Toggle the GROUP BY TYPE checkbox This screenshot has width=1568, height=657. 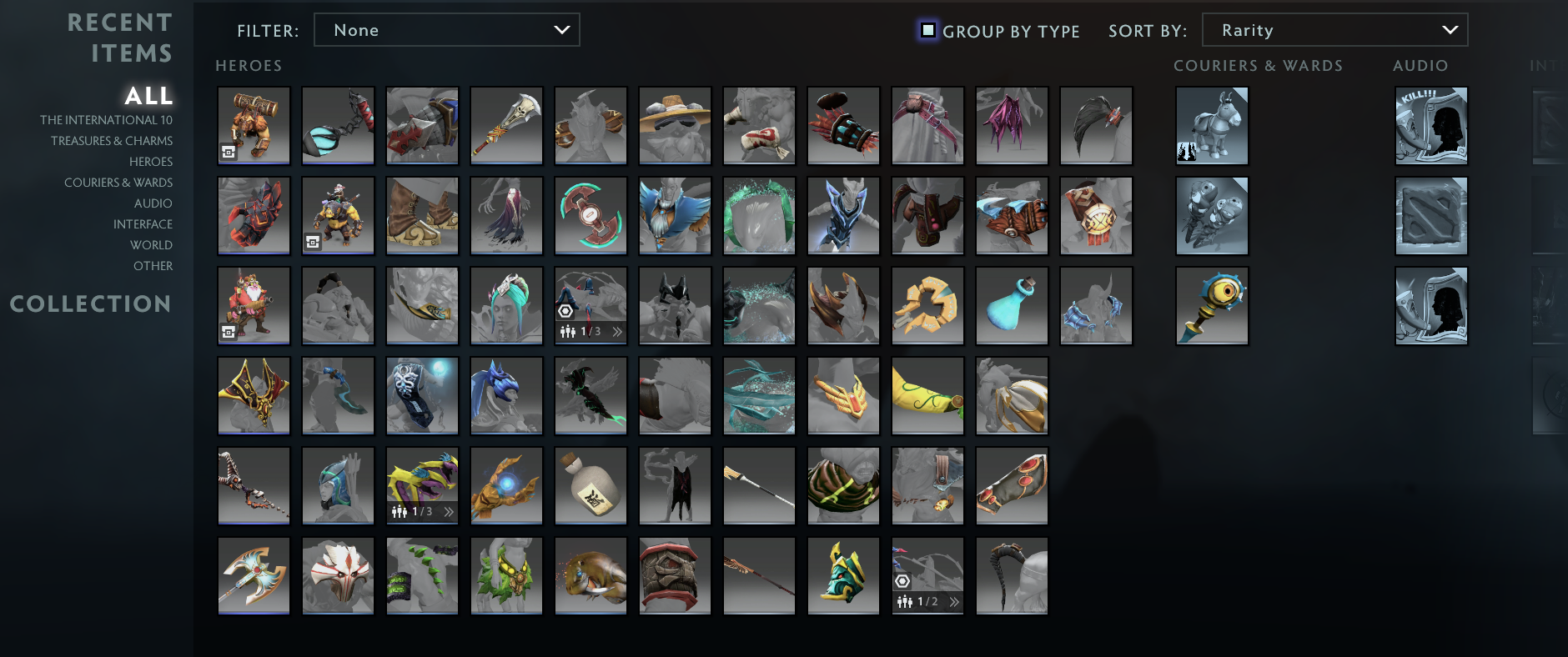(929, 29)
